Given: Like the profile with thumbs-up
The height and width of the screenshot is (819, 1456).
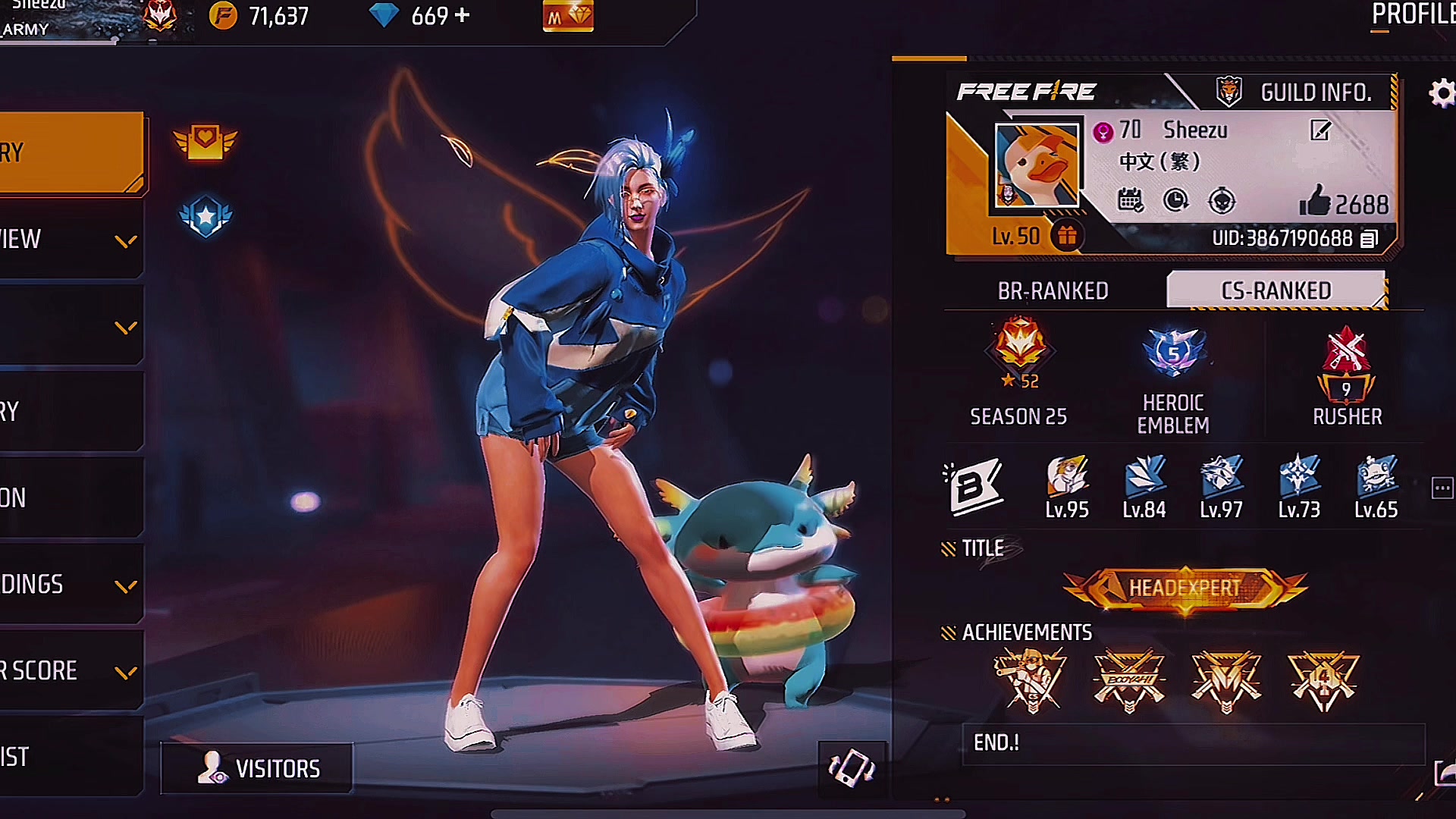Looking at the screenshot, I should [1316, 202].
